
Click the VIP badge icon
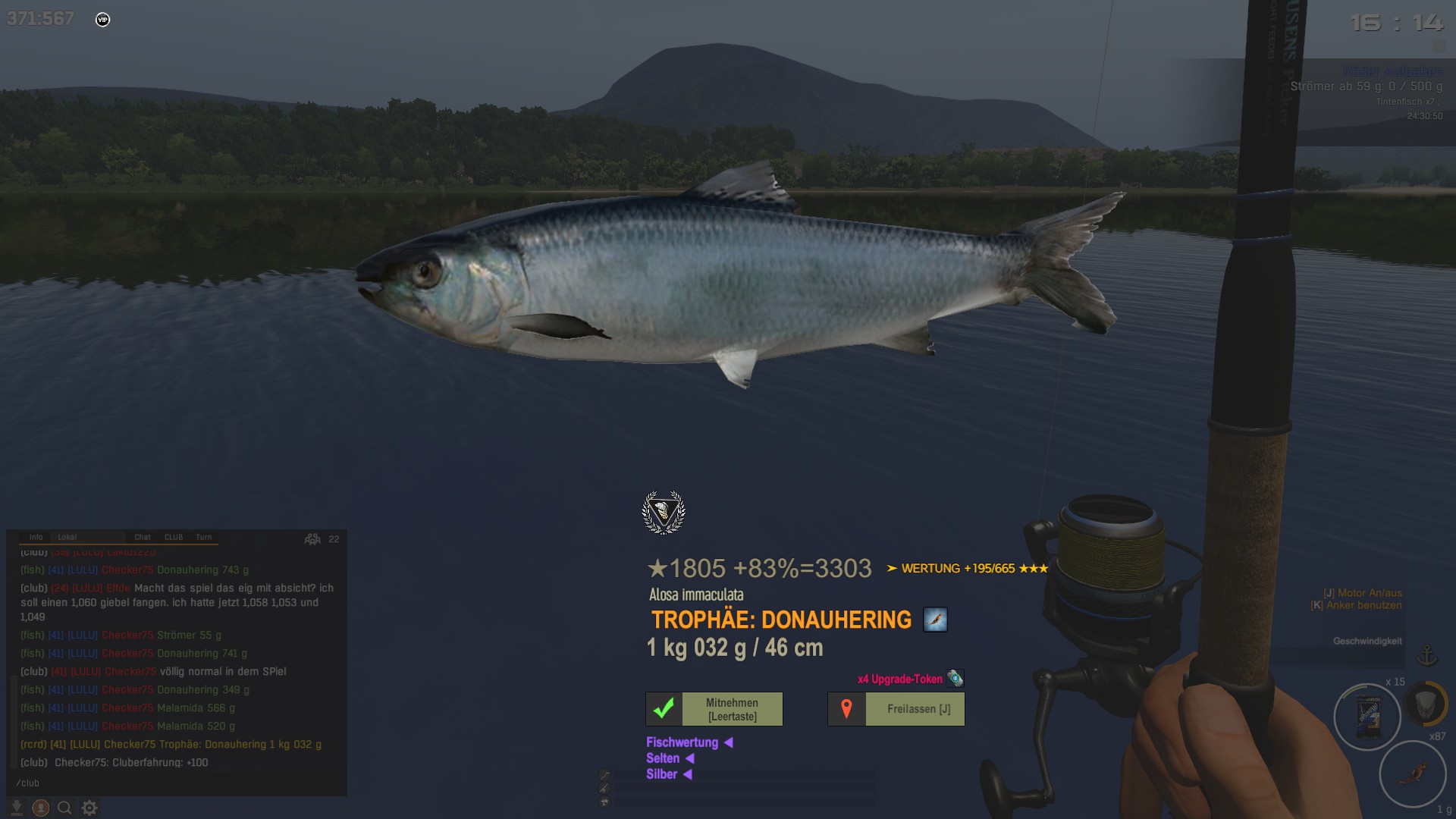(103, 20)
